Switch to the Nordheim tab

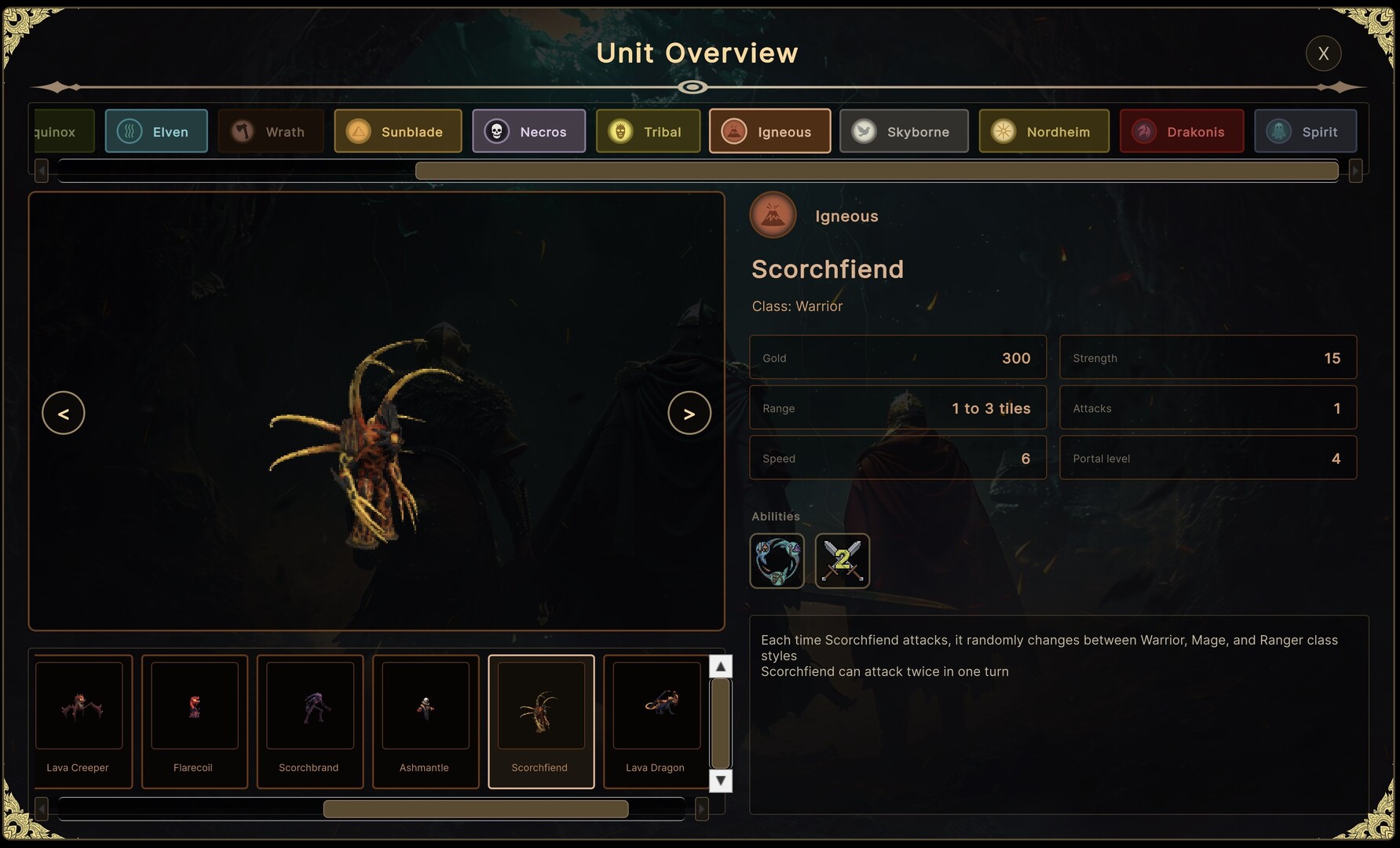1044,131
